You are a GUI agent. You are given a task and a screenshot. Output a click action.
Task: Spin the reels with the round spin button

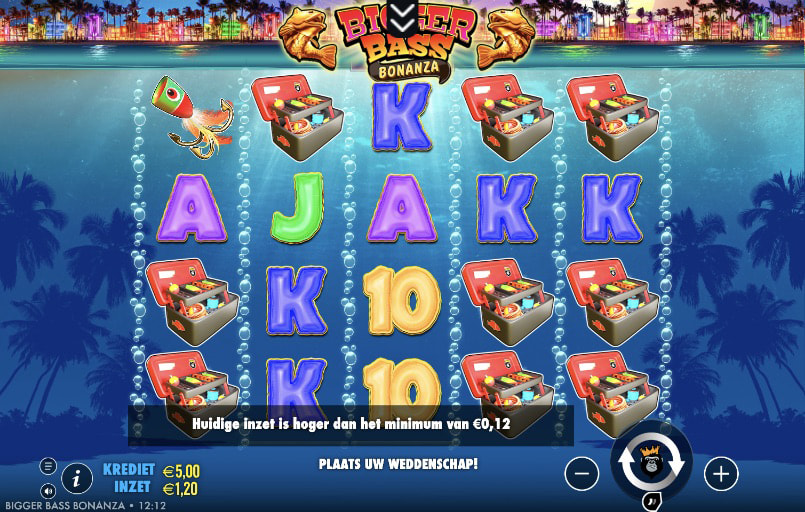pyautogui.click(x=651, y=463)
